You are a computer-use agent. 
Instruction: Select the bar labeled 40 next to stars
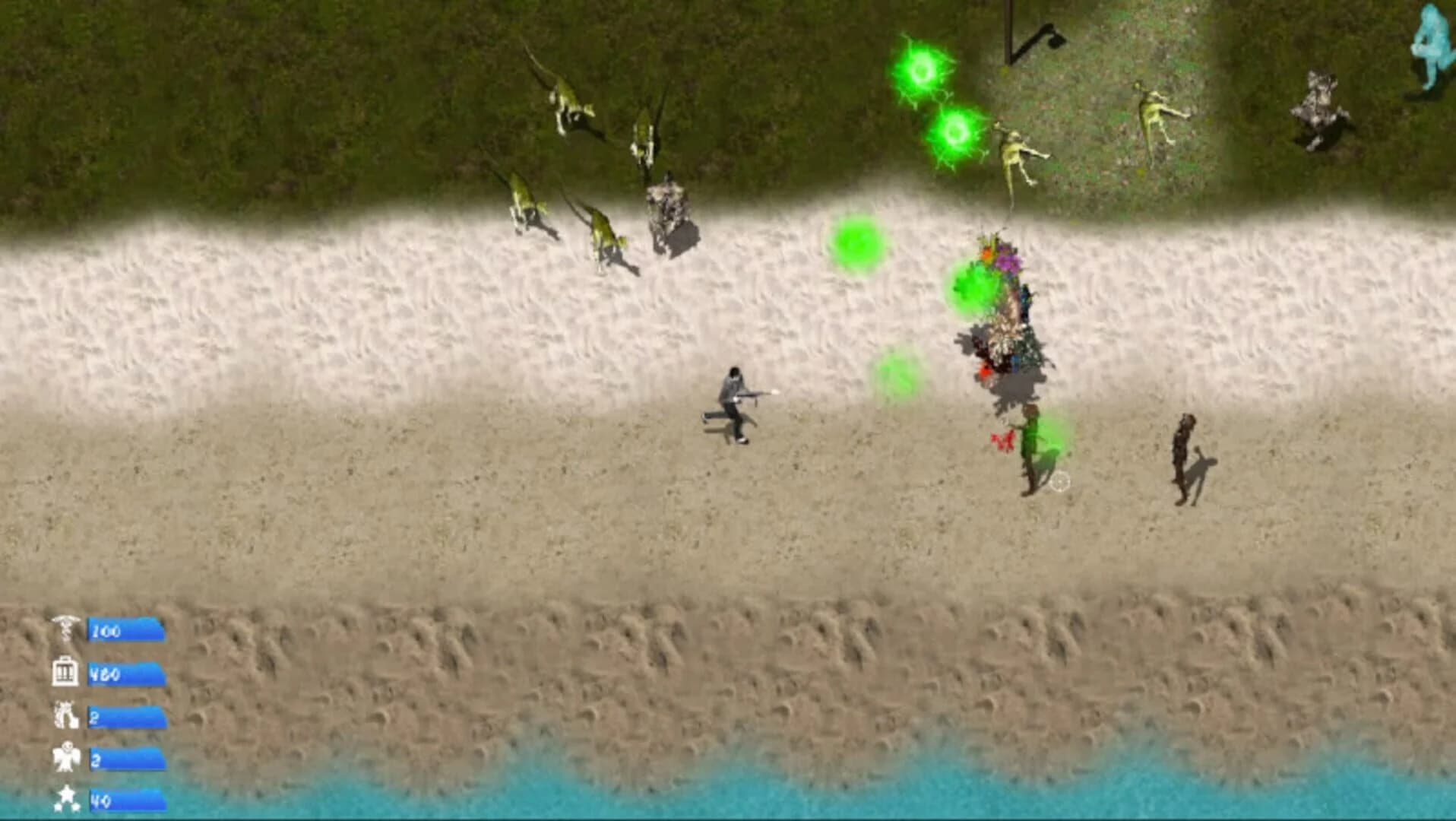[125, 800]
